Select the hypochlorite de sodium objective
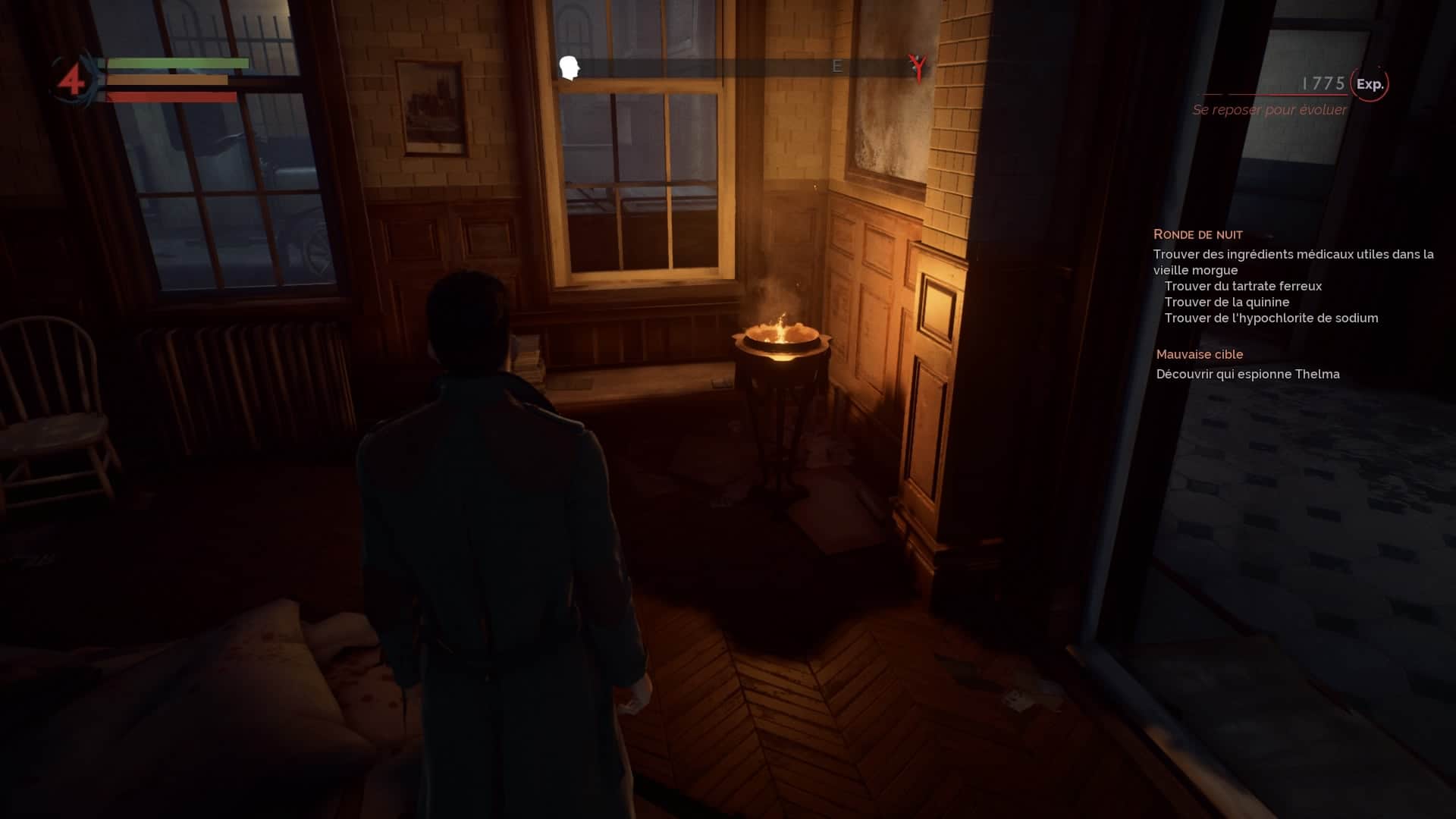Image resolution: width=1456 pixels, height=819 pixels. (1271, 318)
